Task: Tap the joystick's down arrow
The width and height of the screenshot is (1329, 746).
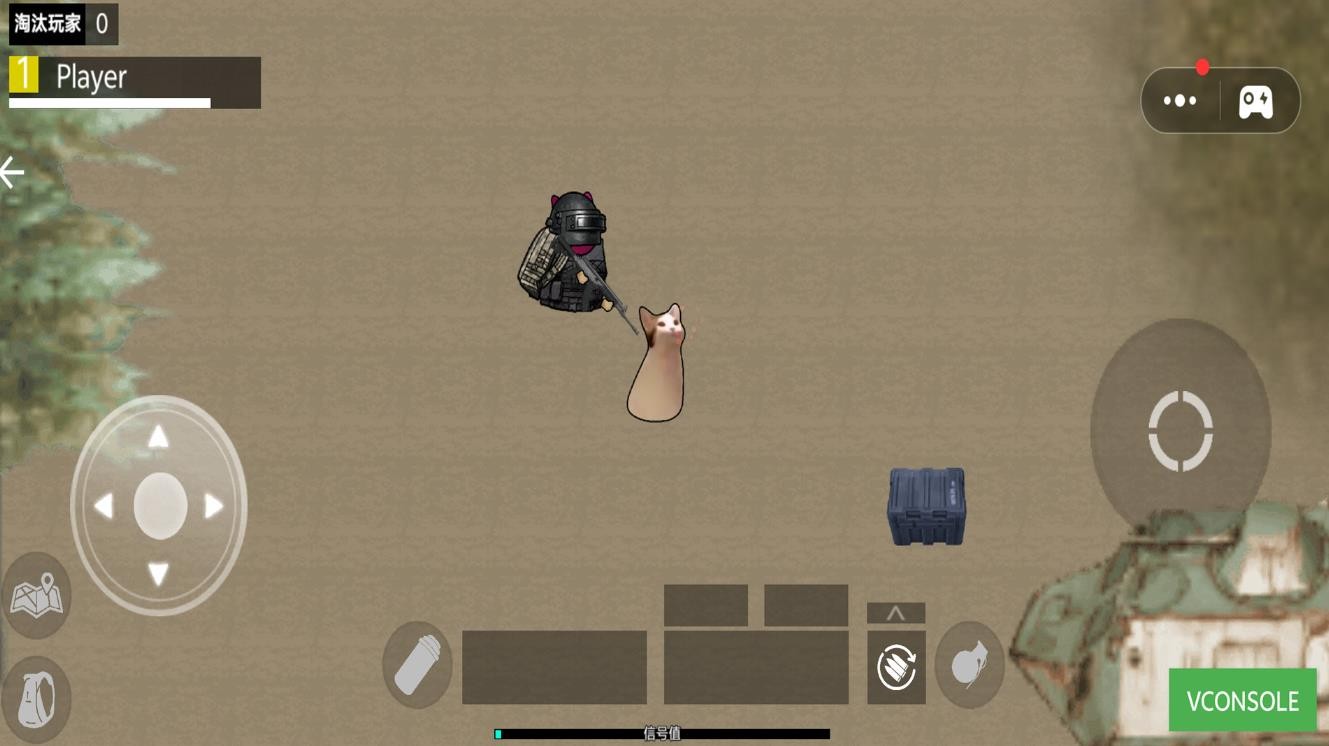Action: pos(158,574)
